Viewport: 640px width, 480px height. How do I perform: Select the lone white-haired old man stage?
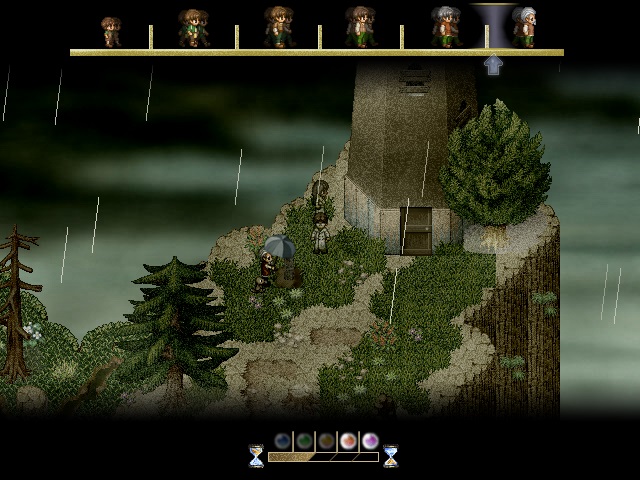(x=524, y=27)
